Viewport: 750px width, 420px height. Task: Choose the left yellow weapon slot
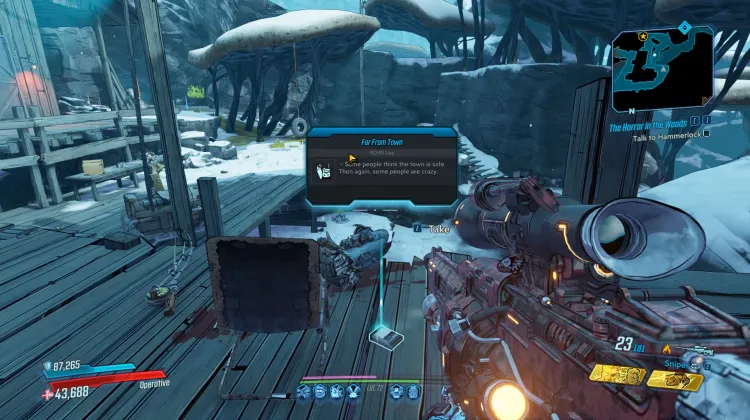(x=616, y=373)
